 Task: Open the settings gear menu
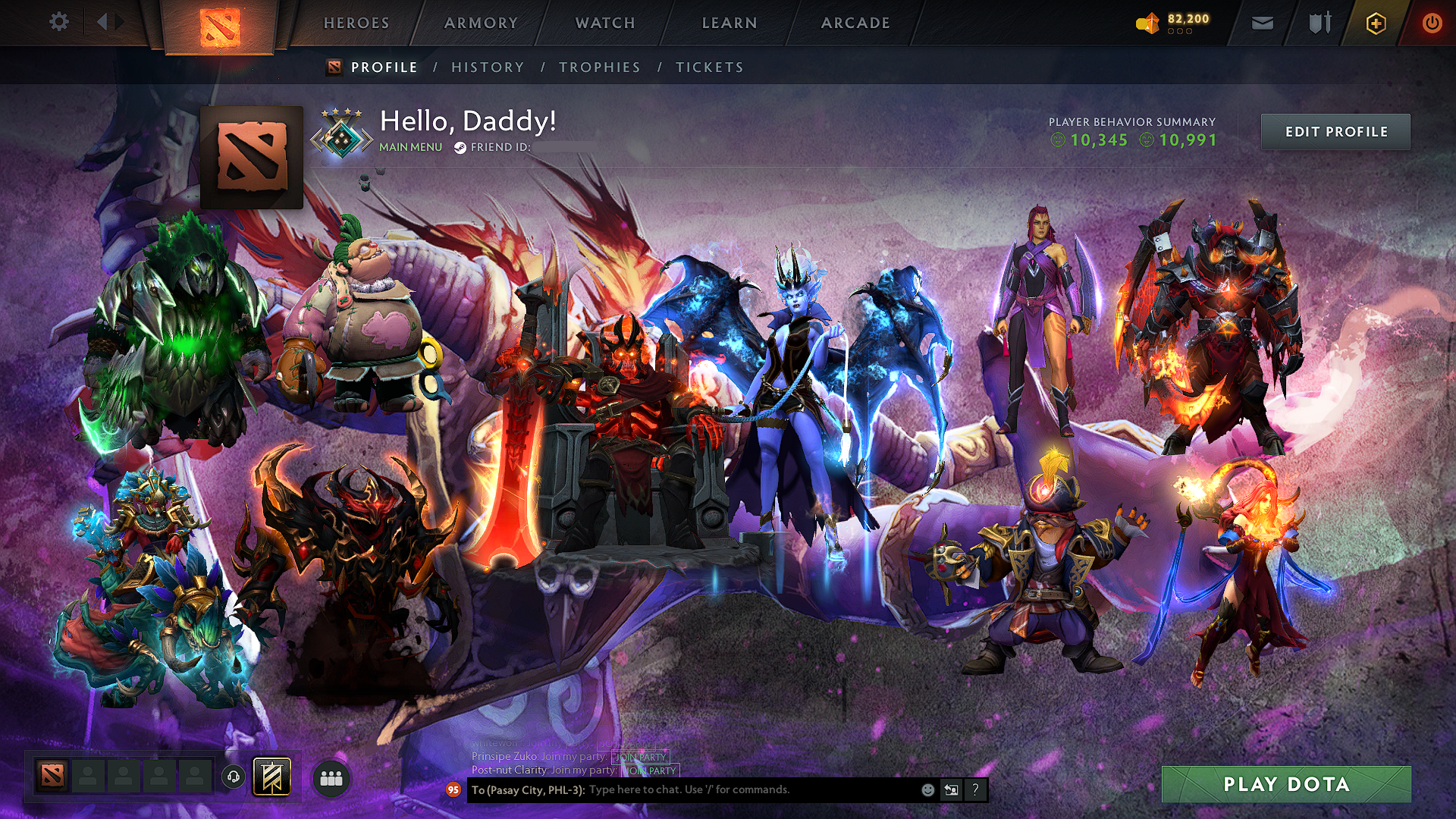coord(59,22)
